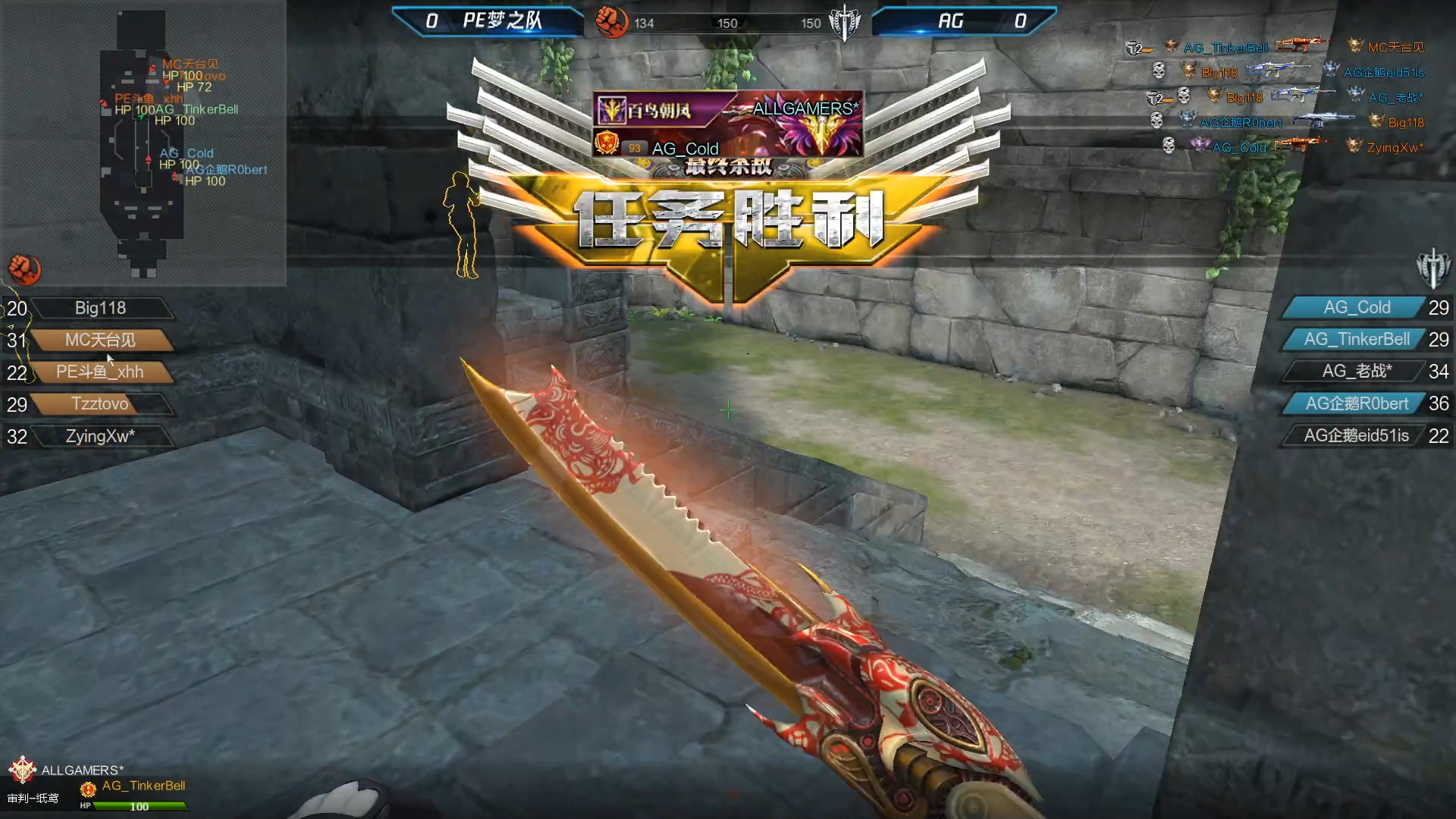The width and height of the screenshot is (1456, 819).
Task: Choose AG_老战* from the right team list
Action: pyautogui.click(x=1356, y=371)
